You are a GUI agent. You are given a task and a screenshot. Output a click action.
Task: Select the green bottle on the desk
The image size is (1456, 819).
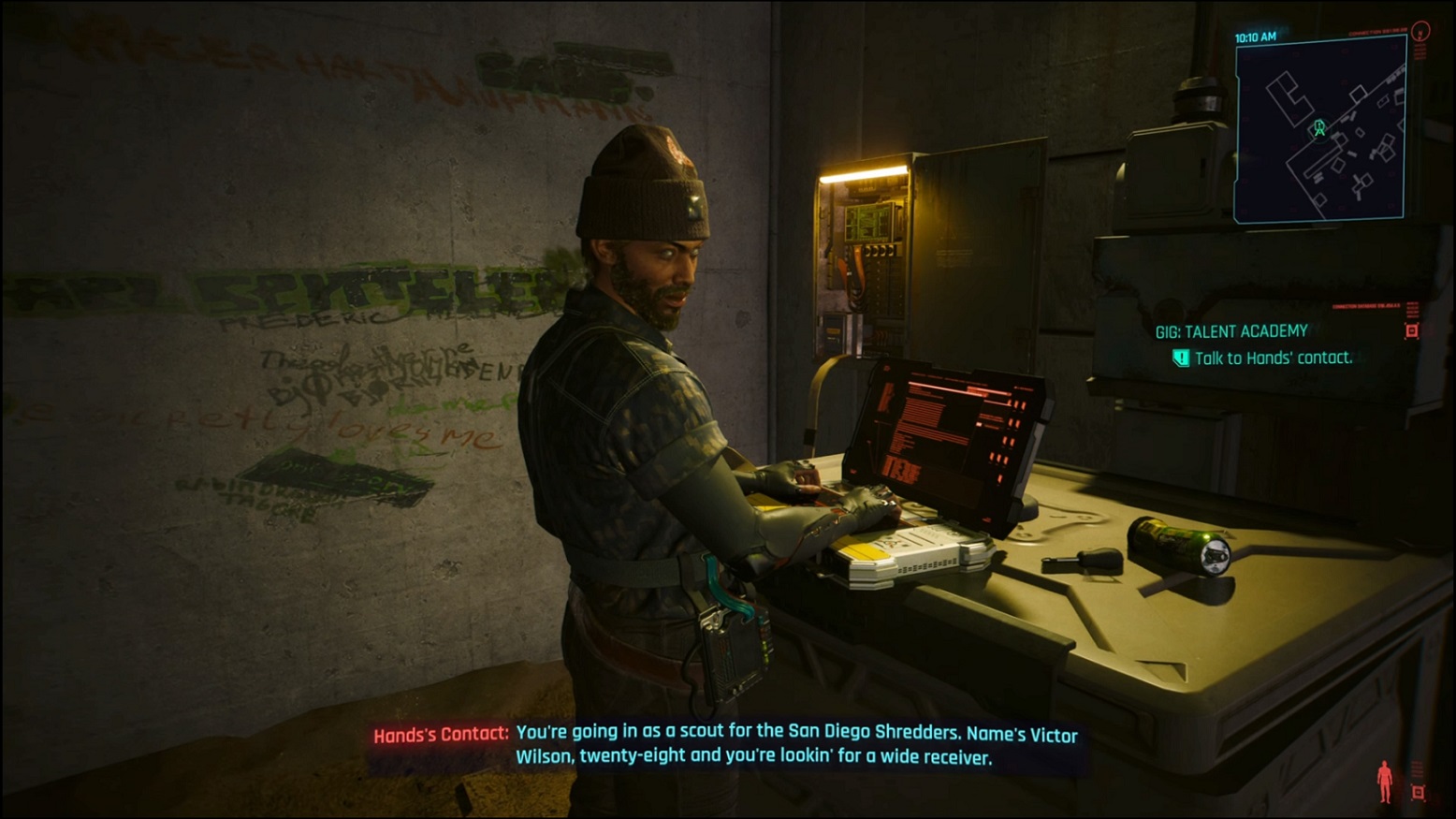pyautogui.click(x=1176, y=548)
